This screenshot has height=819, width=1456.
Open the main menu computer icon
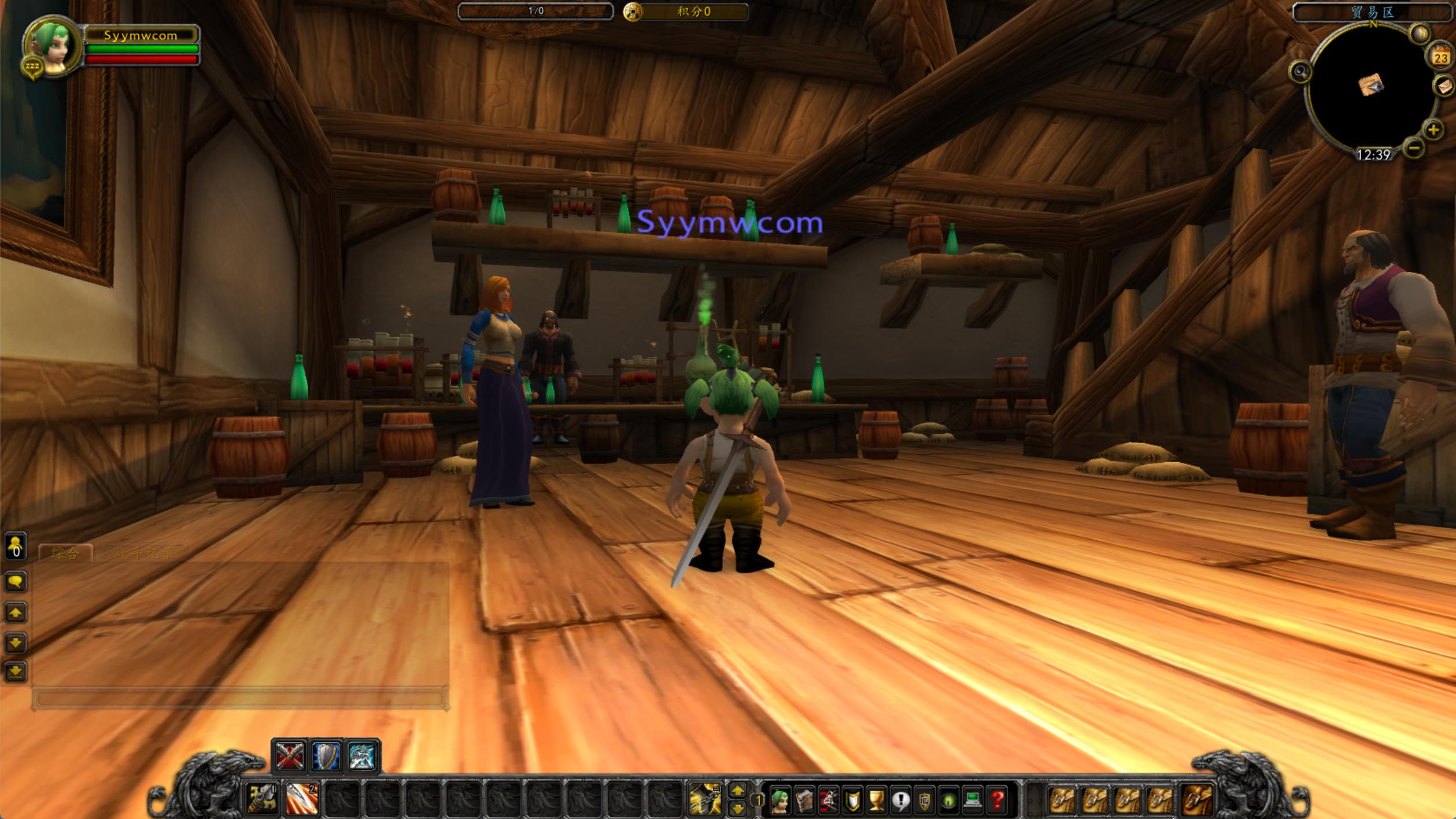tap(973, 800)
